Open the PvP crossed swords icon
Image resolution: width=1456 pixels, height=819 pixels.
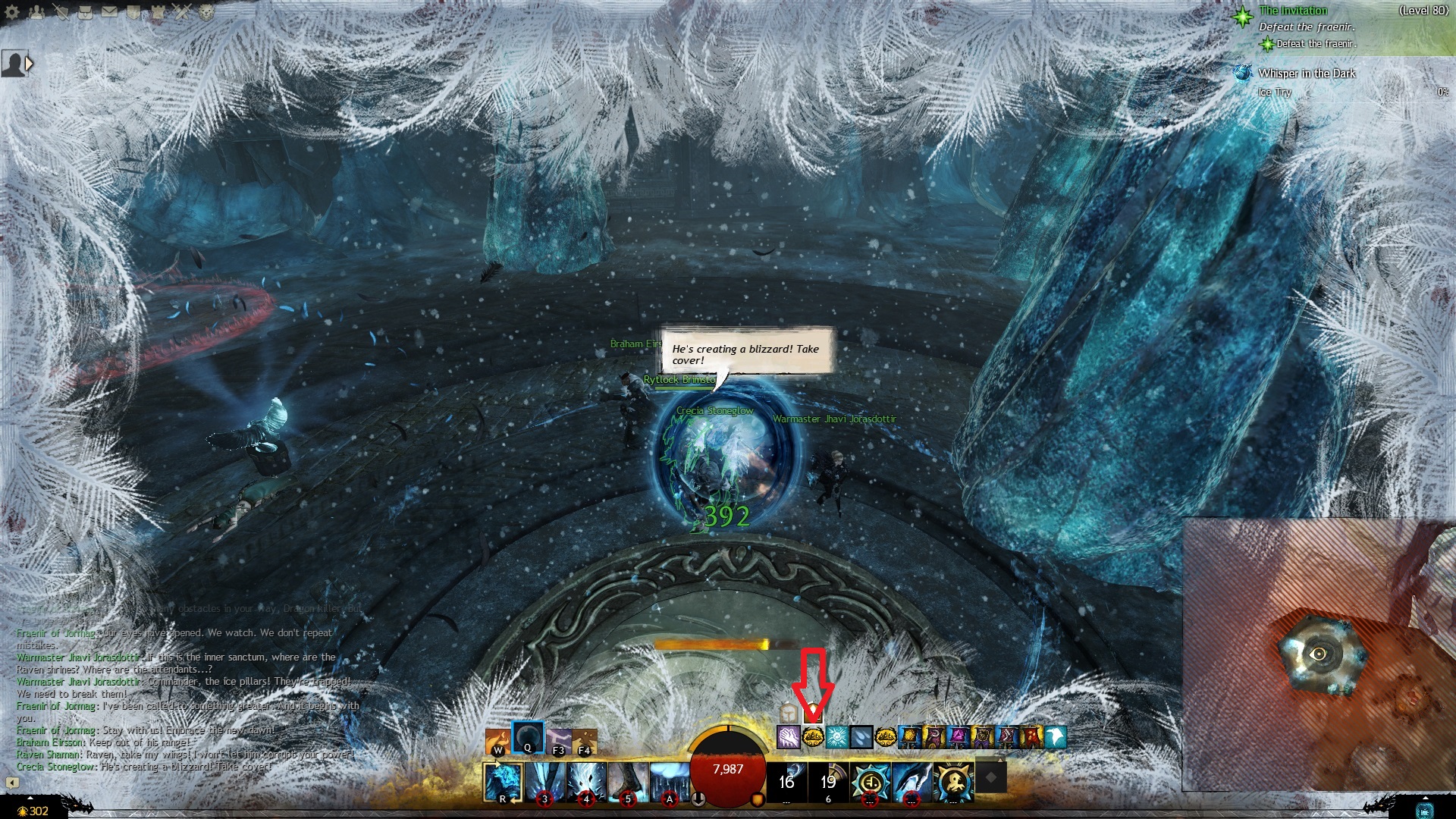(182, 12)
